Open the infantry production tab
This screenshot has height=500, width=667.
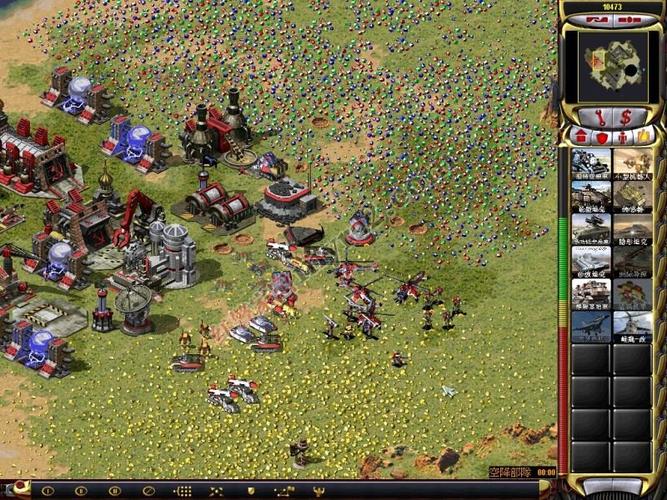click(621, 136)
